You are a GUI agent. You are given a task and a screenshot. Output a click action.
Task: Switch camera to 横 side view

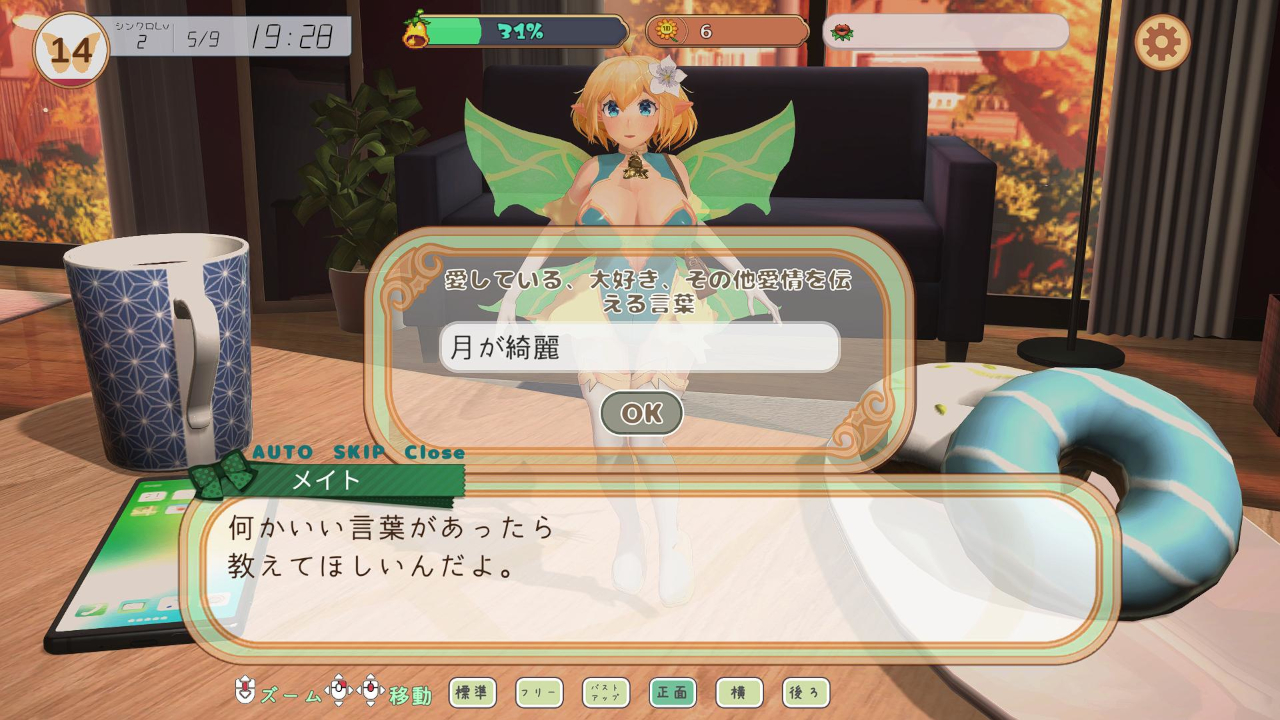point(739,692)
